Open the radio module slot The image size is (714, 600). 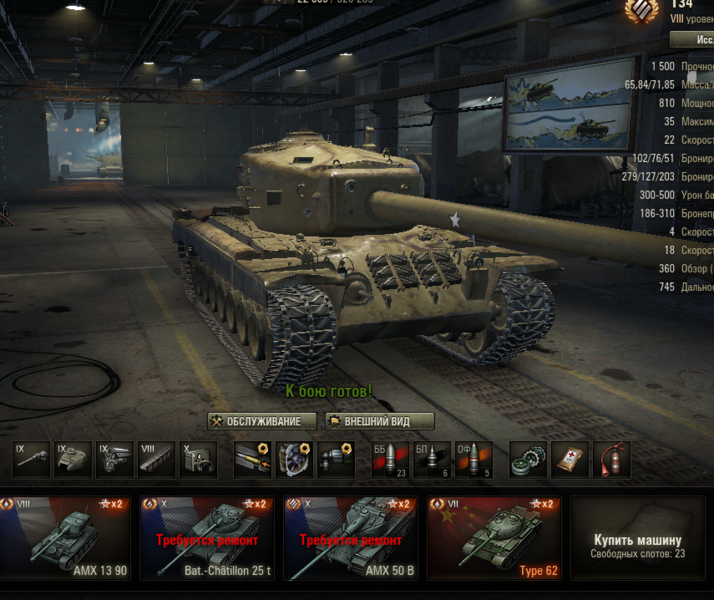click(x=198, y=459)
